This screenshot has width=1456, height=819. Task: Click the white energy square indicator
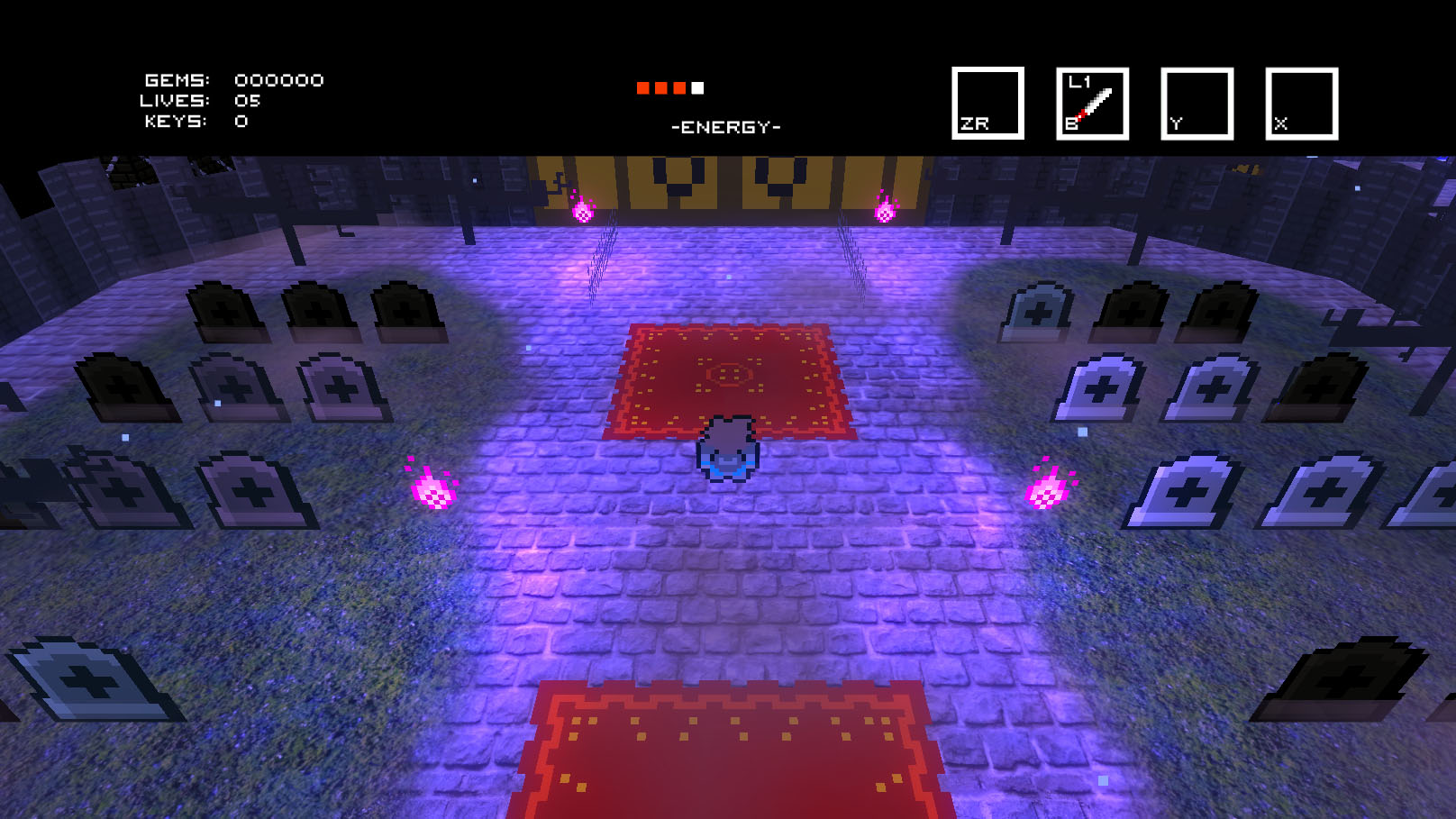(696, 87)
